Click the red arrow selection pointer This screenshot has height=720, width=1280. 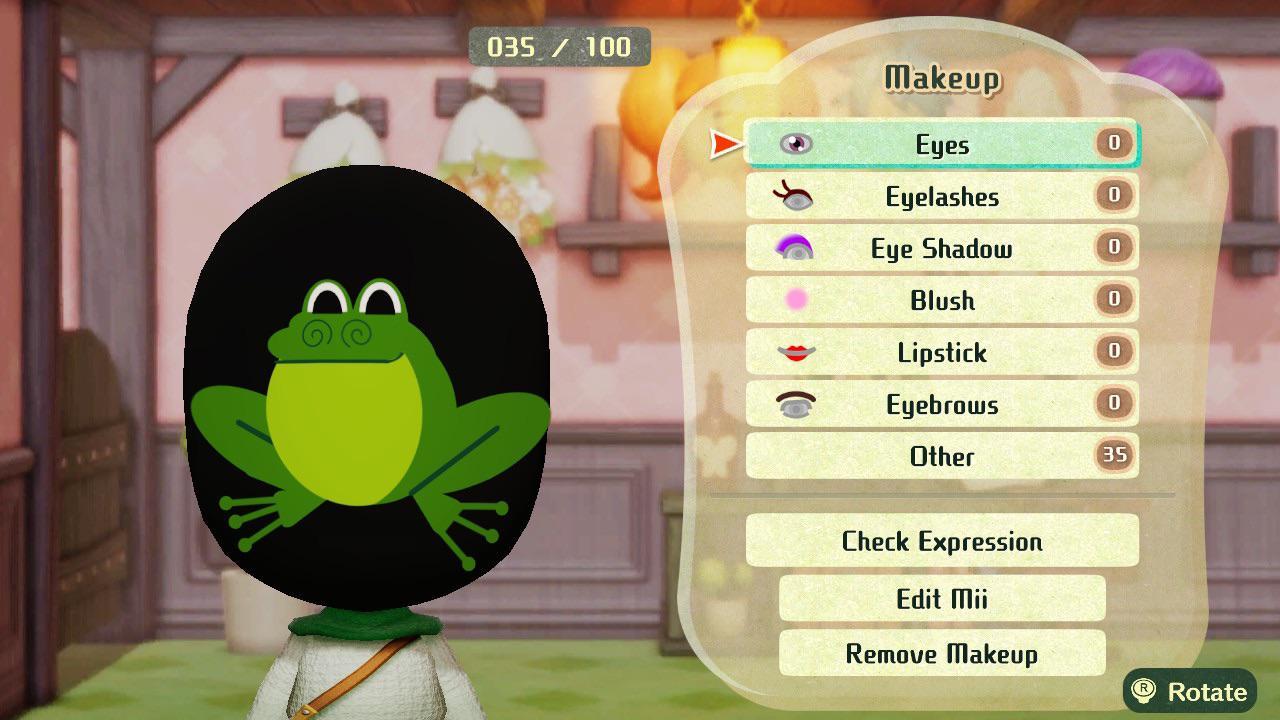(722, 143)
